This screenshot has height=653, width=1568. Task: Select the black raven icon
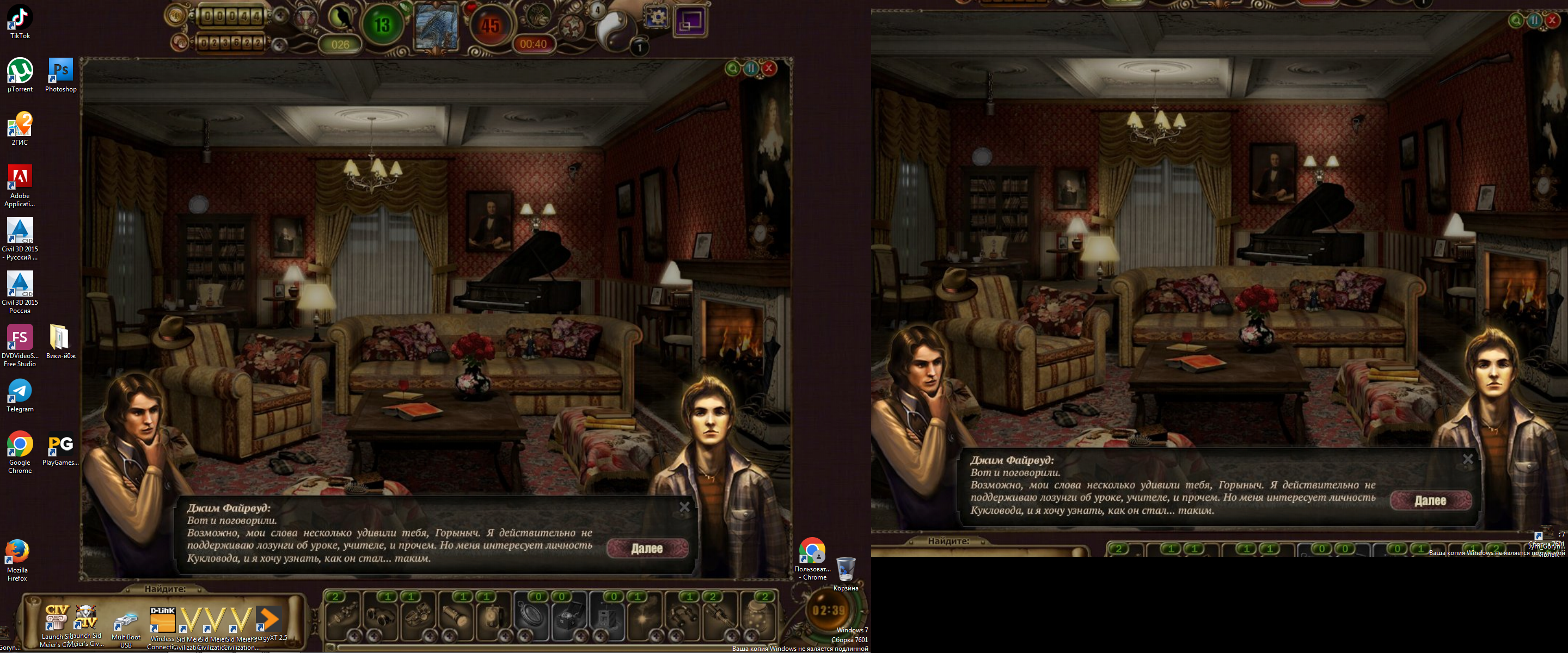341,17
